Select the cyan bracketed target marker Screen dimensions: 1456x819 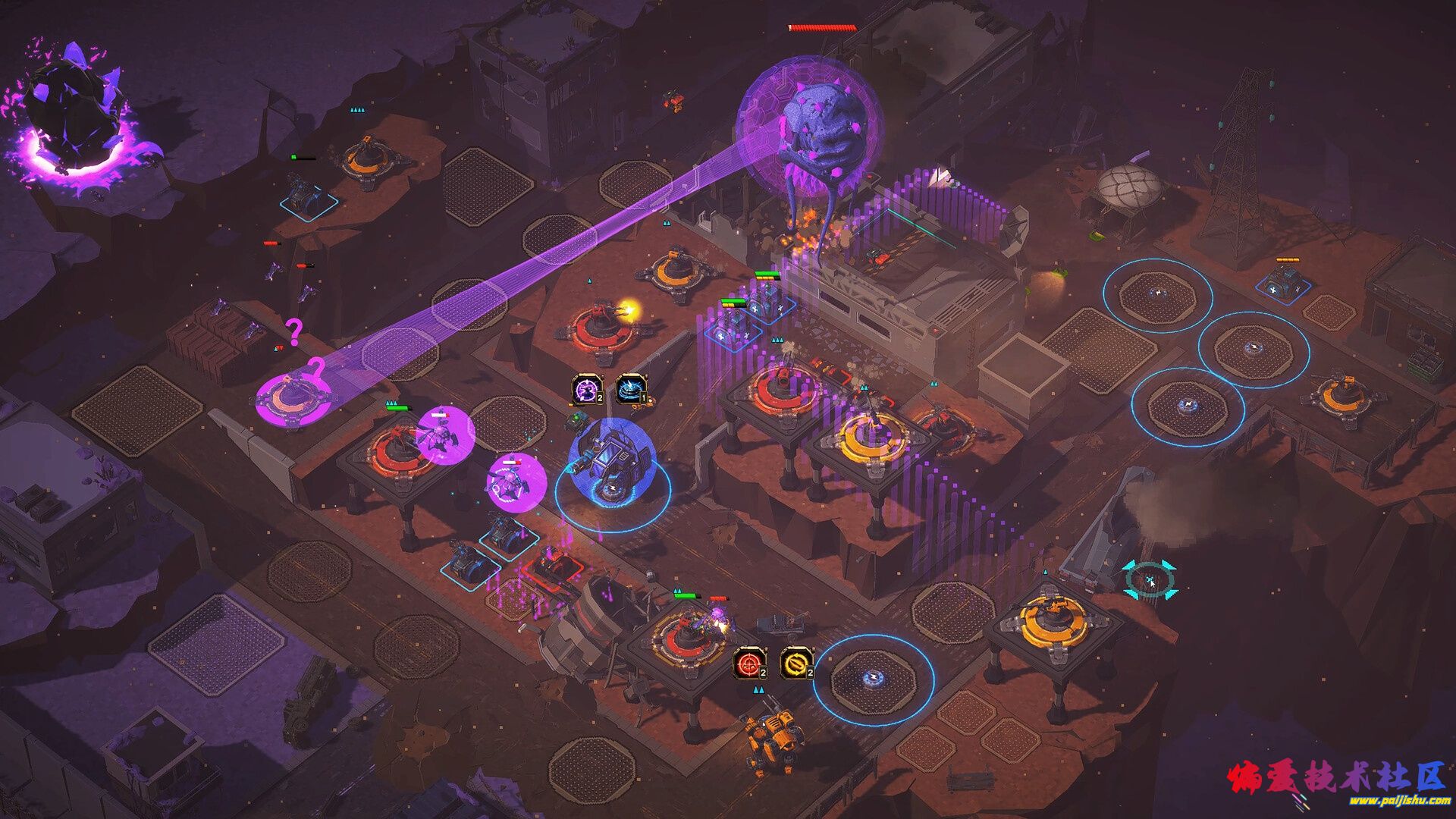pyautogui.click(x=1150, y=581)
